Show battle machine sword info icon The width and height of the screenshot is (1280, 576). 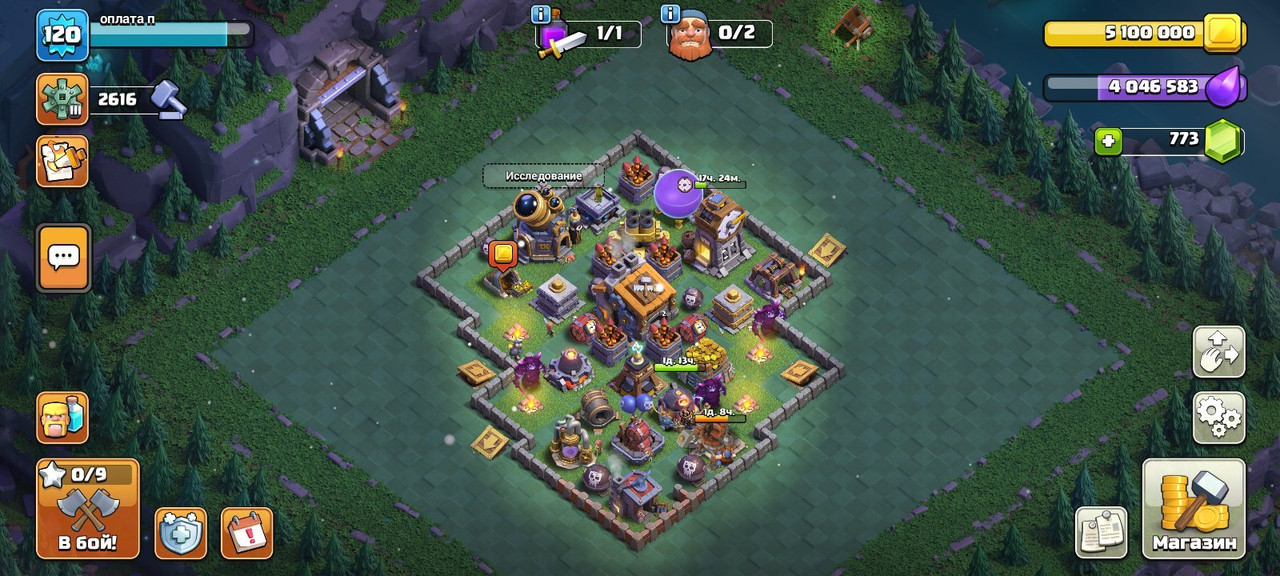point(541,14)
